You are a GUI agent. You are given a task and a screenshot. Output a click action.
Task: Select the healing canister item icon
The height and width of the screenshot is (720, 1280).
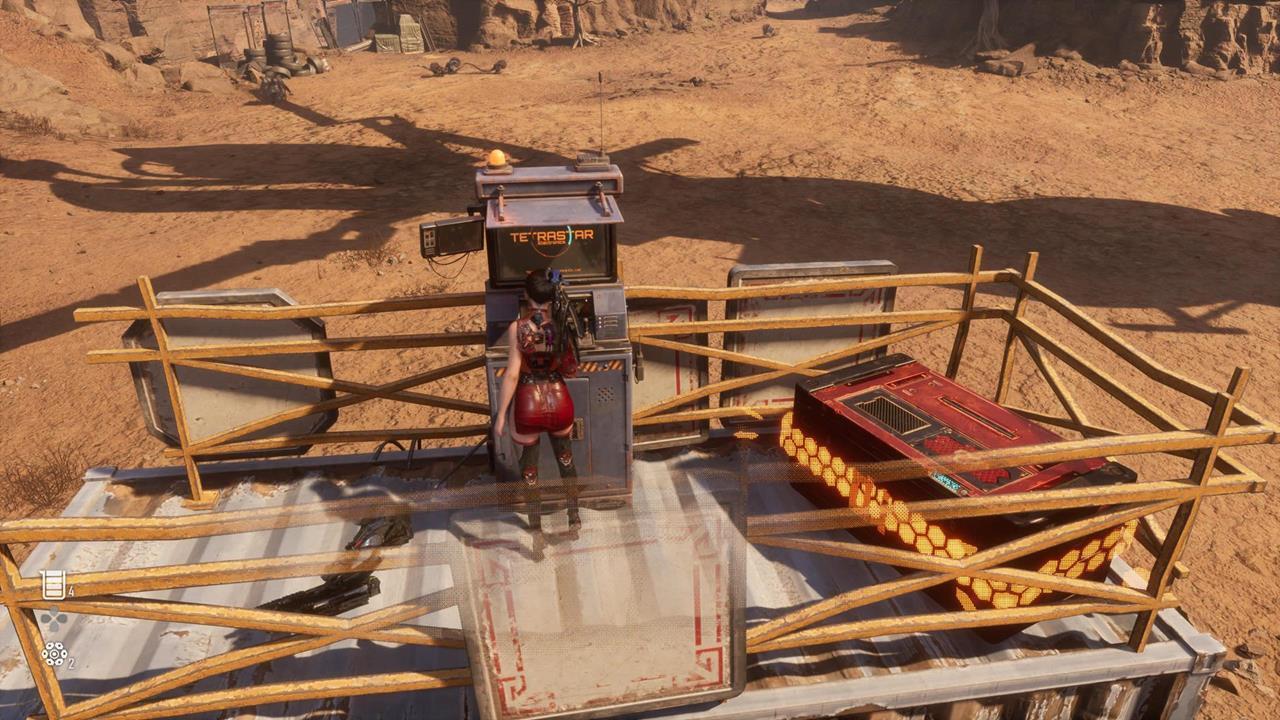coord(53,584)
